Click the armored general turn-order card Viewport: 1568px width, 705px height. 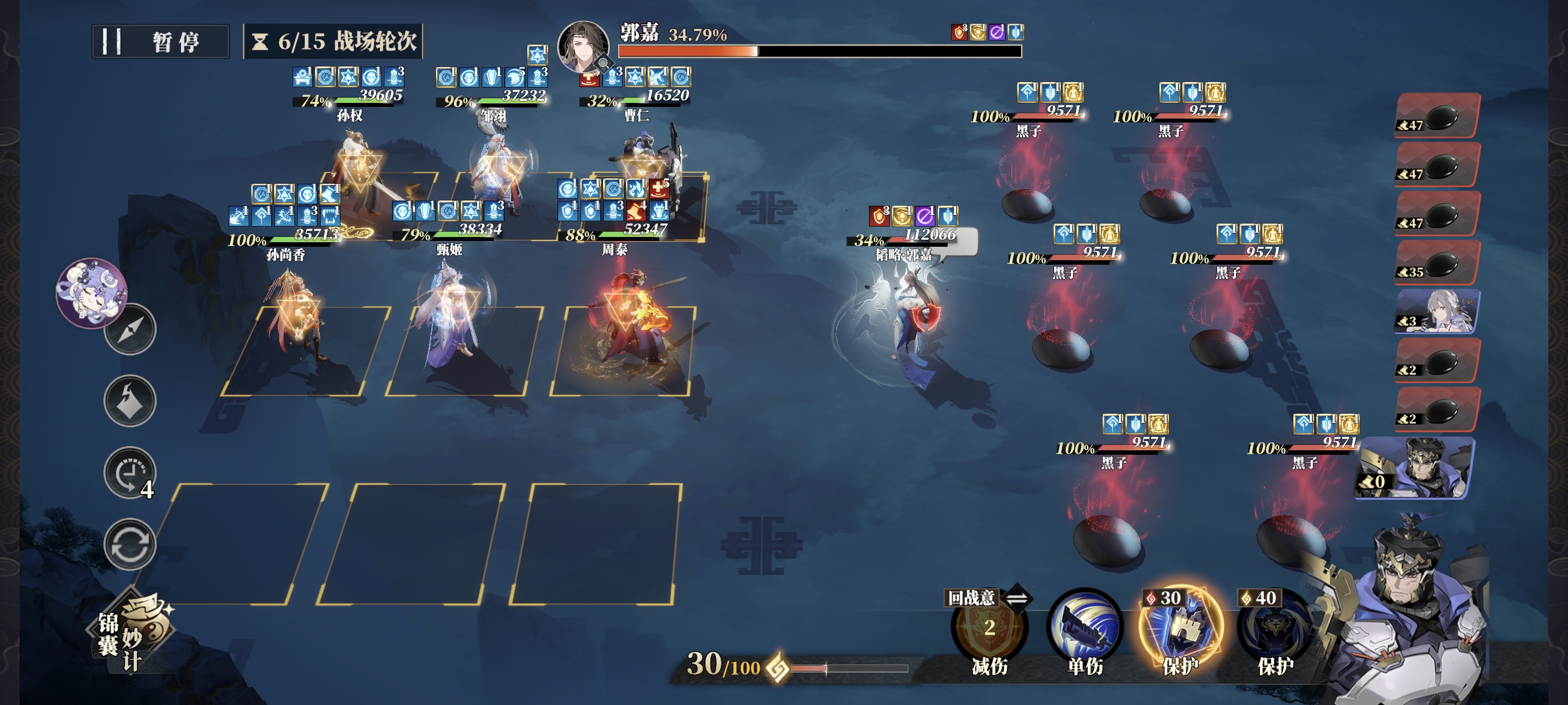pos(1415,467)
